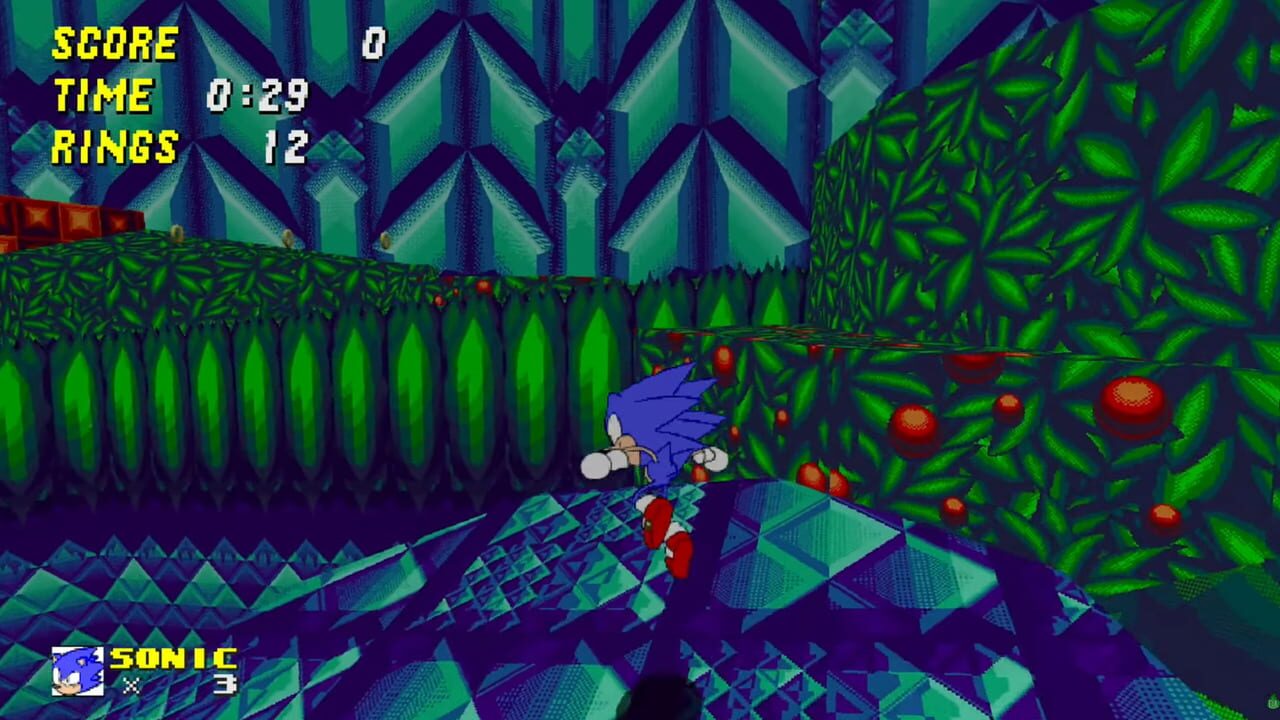Select the SCORE label in the HUD
Viewport: 1280px width, 720px height.
113,42
